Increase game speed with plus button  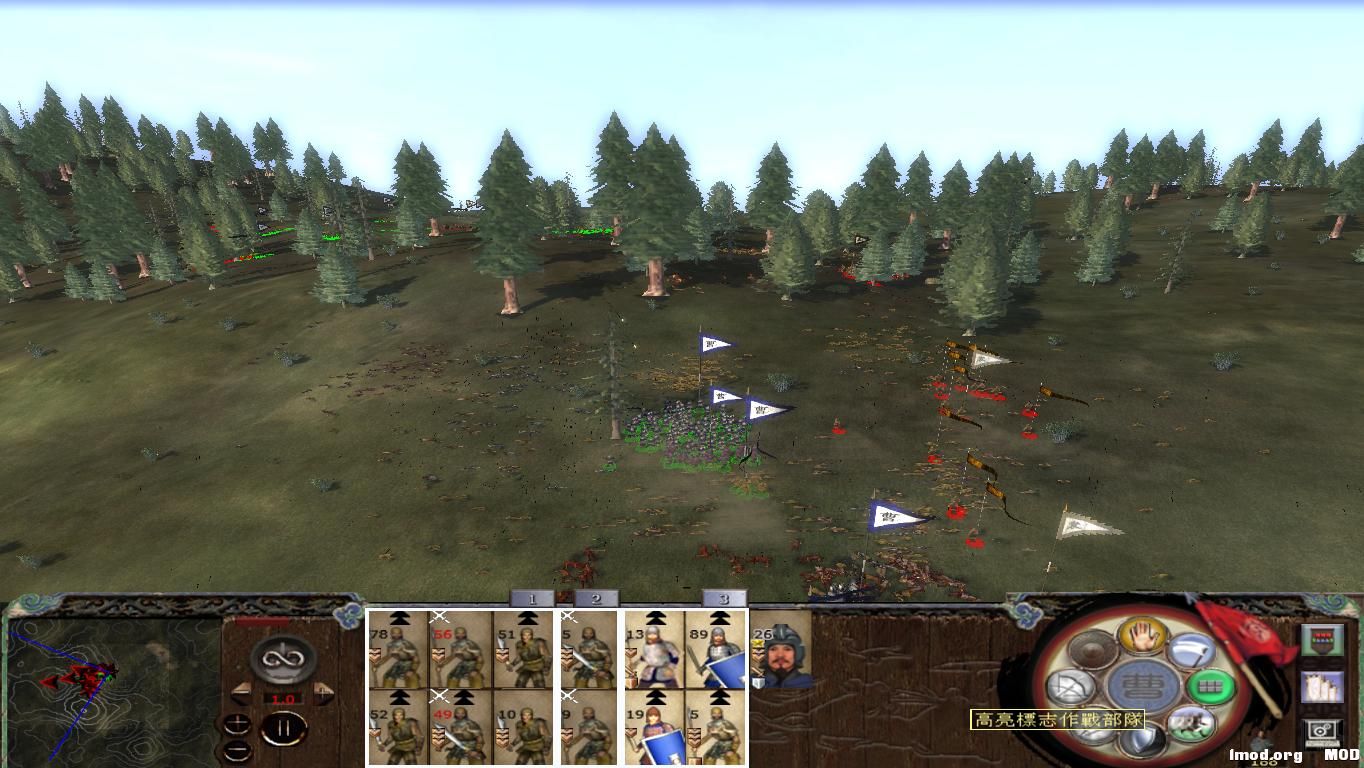pos(237,724)
